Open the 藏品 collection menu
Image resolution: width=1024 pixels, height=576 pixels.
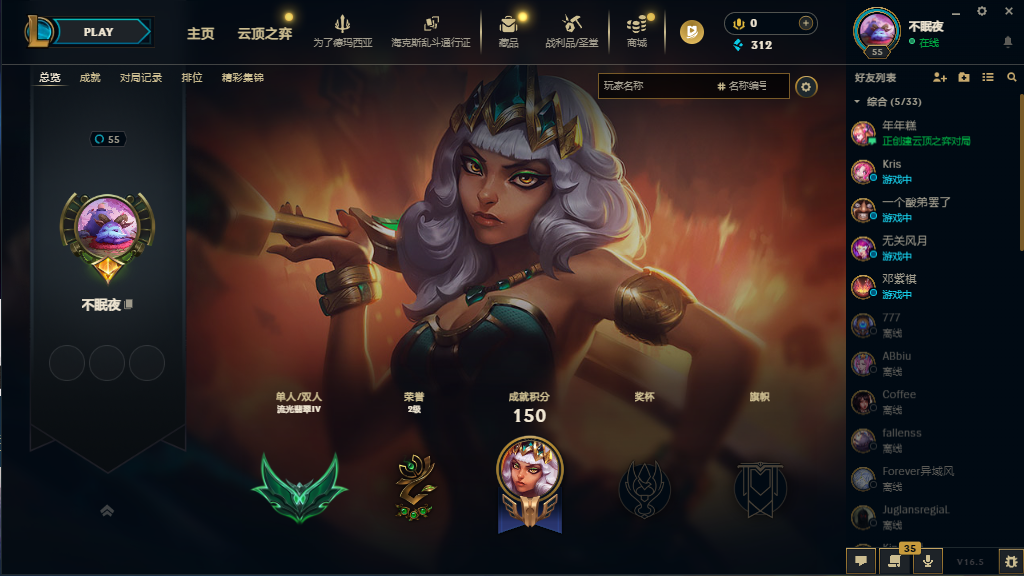[508, 31]
